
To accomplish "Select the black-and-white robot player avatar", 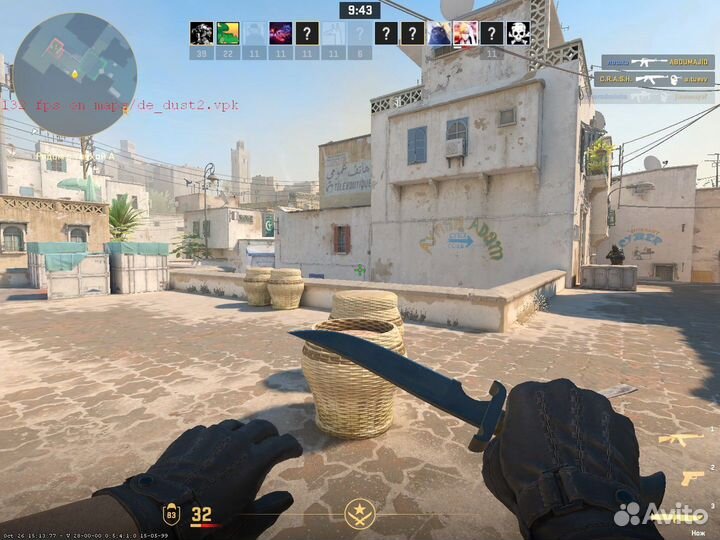I will click(x=201, y=33).
